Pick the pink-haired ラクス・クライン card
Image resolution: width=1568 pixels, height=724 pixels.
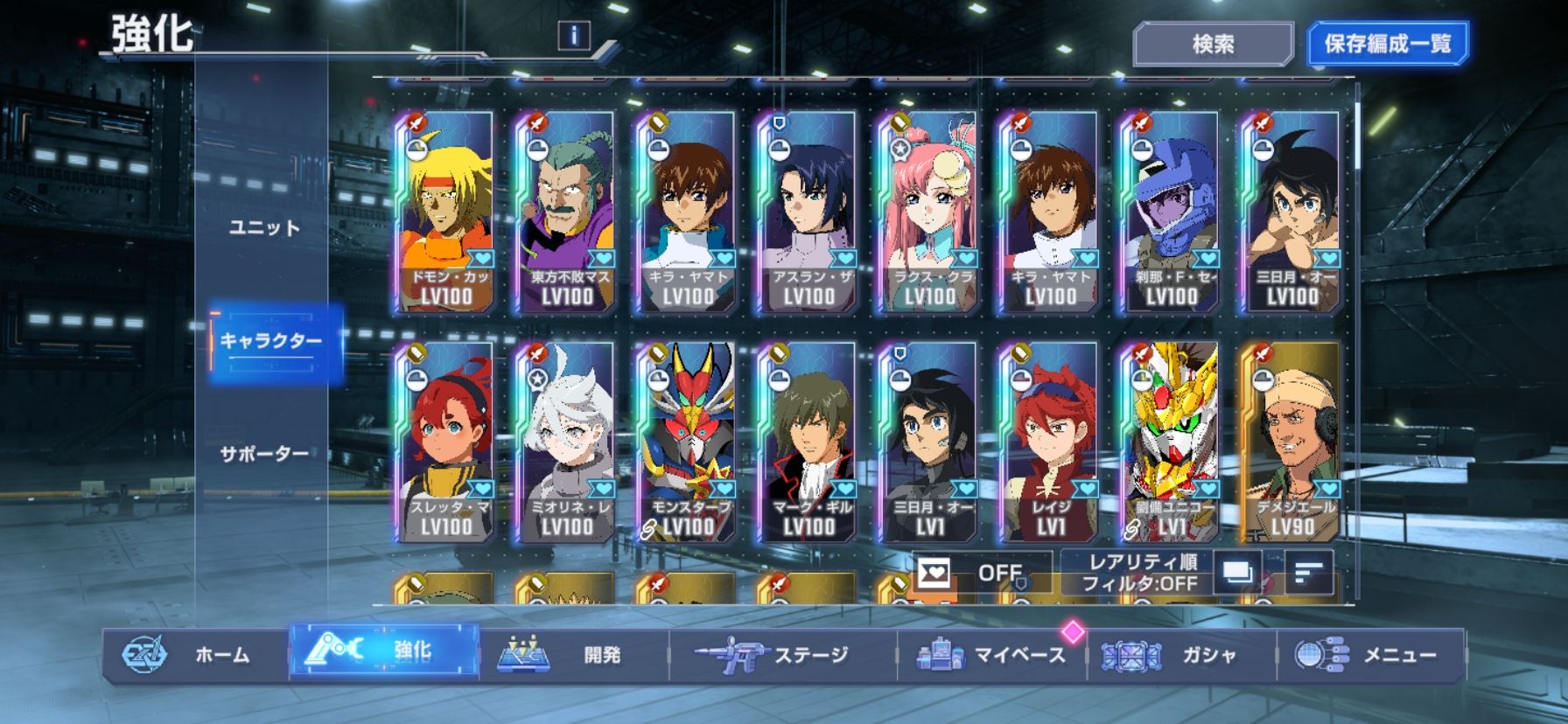[928, 212]
